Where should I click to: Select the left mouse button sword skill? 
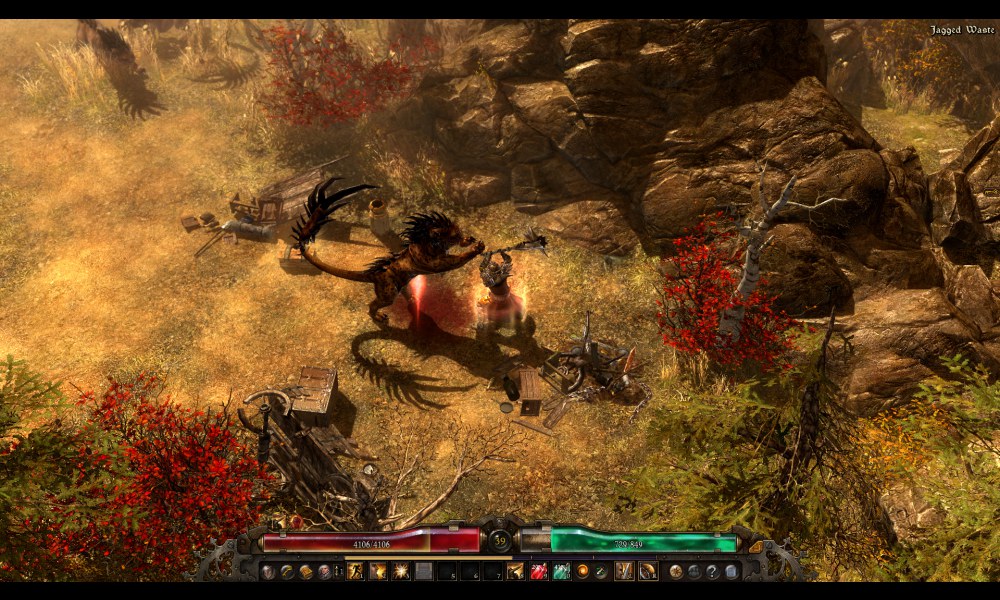coord(624,571)
